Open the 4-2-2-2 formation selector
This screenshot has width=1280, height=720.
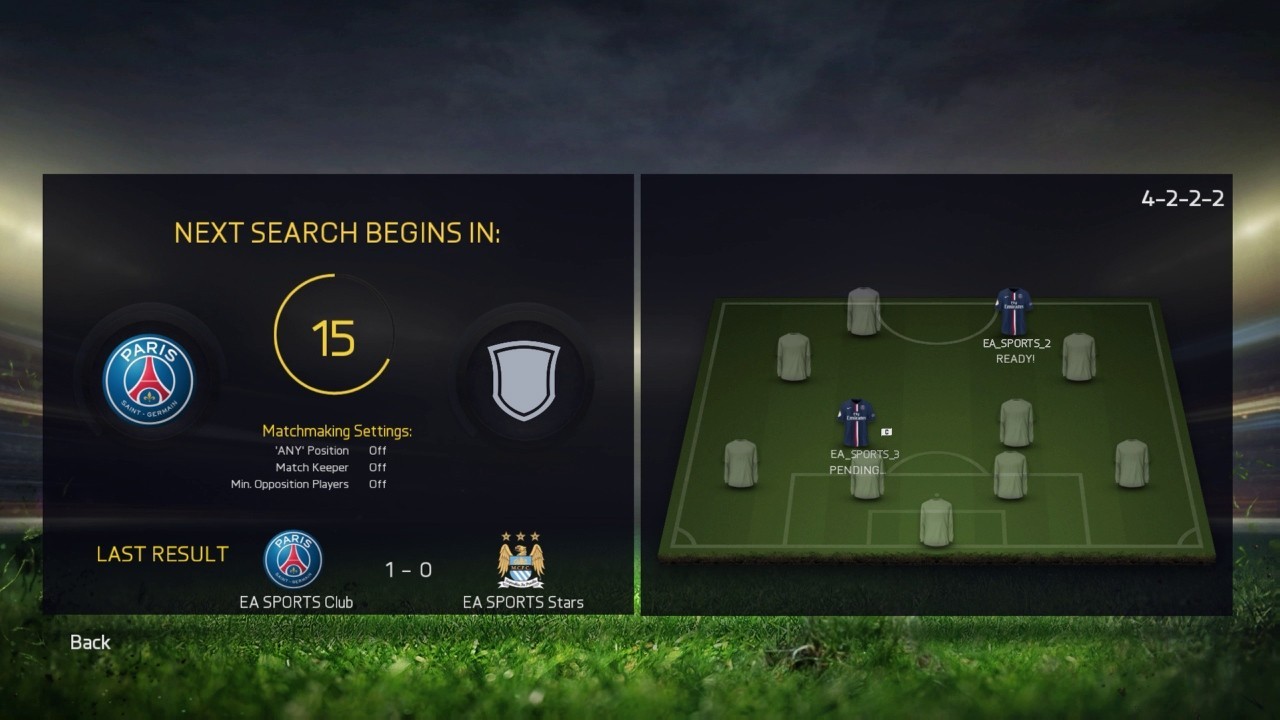click(1184, 198)
